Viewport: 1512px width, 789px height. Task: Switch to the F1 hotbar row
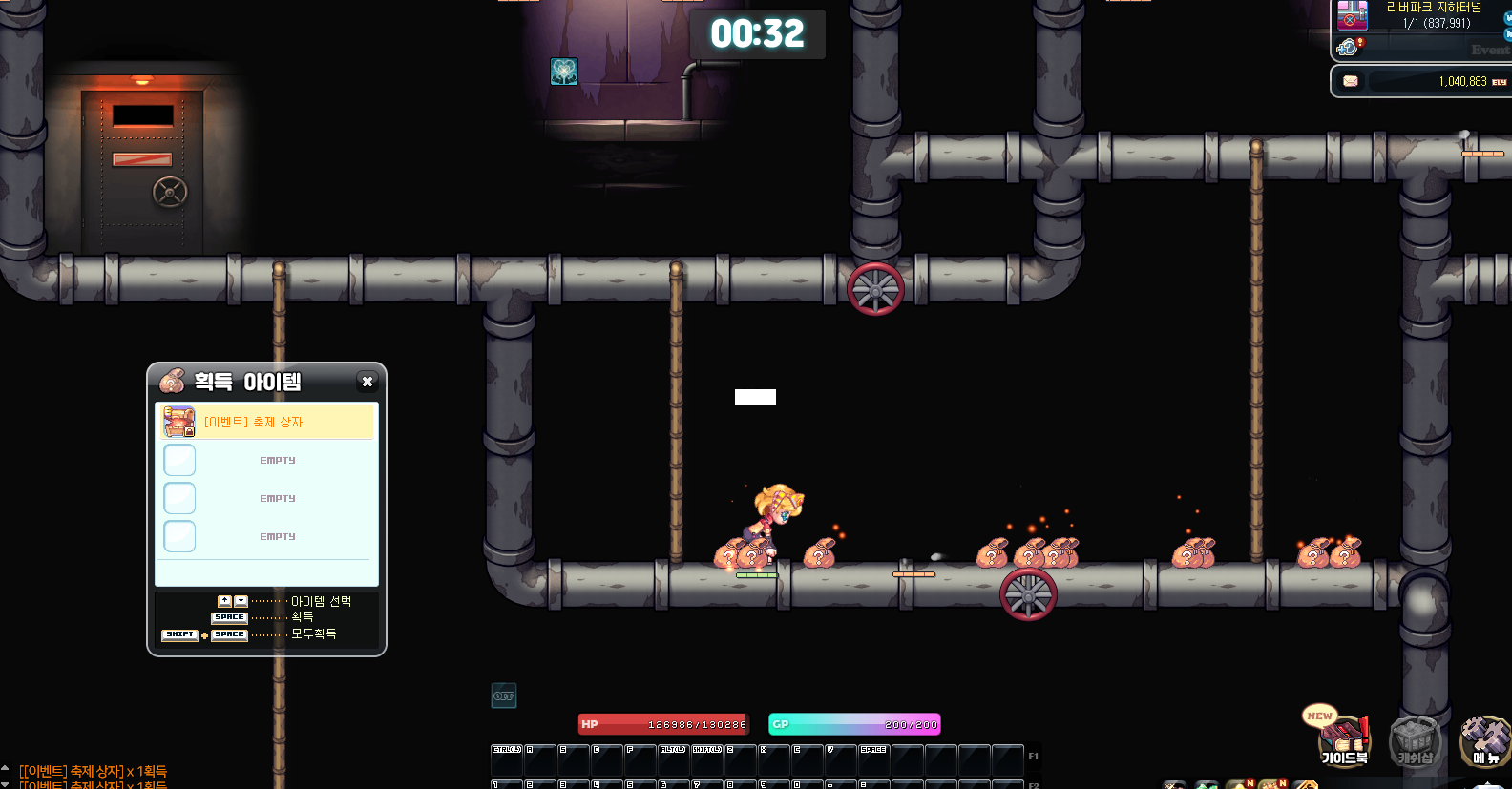click(x=1033, y=757)
